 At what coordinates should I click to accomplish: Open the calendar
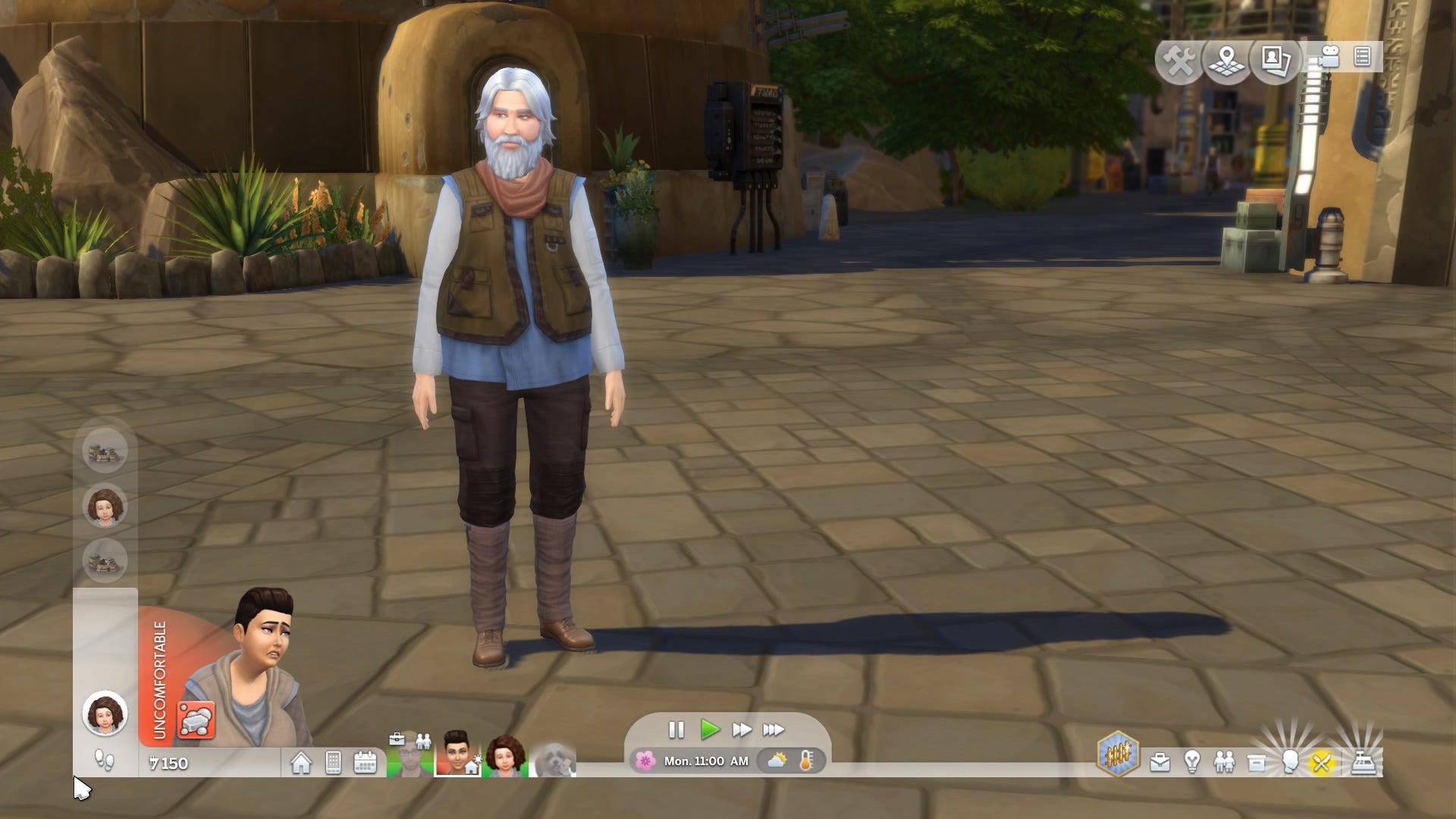coord(366,763)
